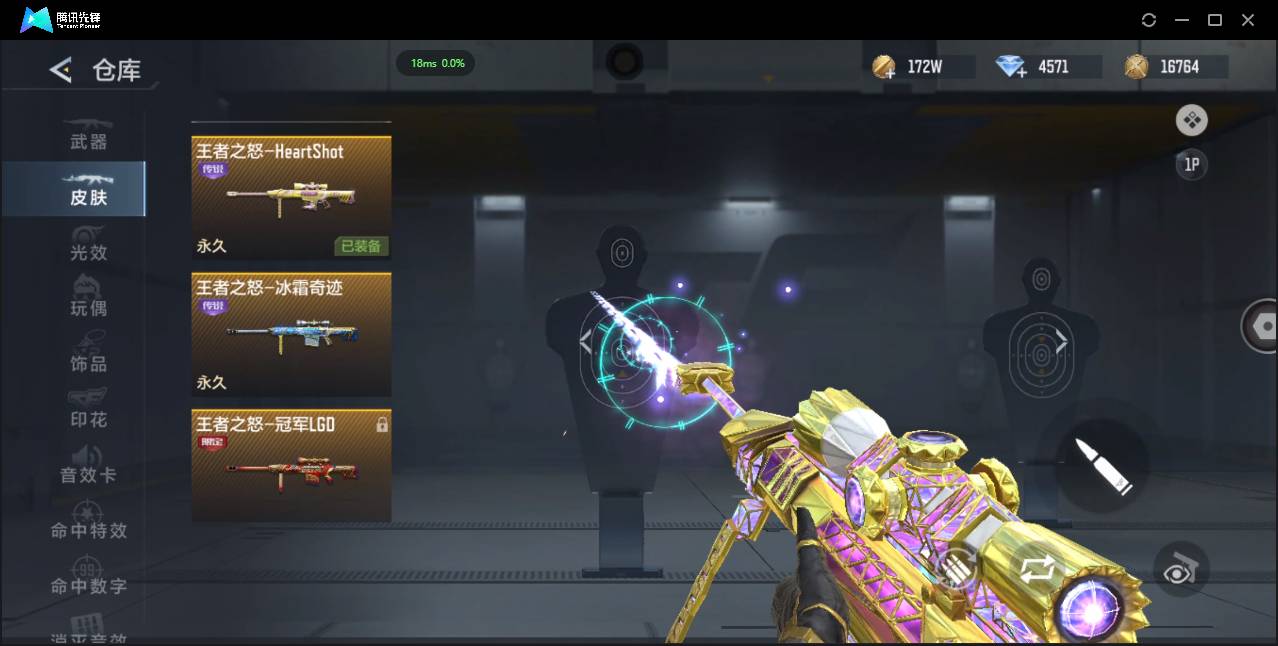Image resolution: width=1278 pixels, height=646 pixels.
Task: Choose the 印花 decals tab
Action: (88, 412)
